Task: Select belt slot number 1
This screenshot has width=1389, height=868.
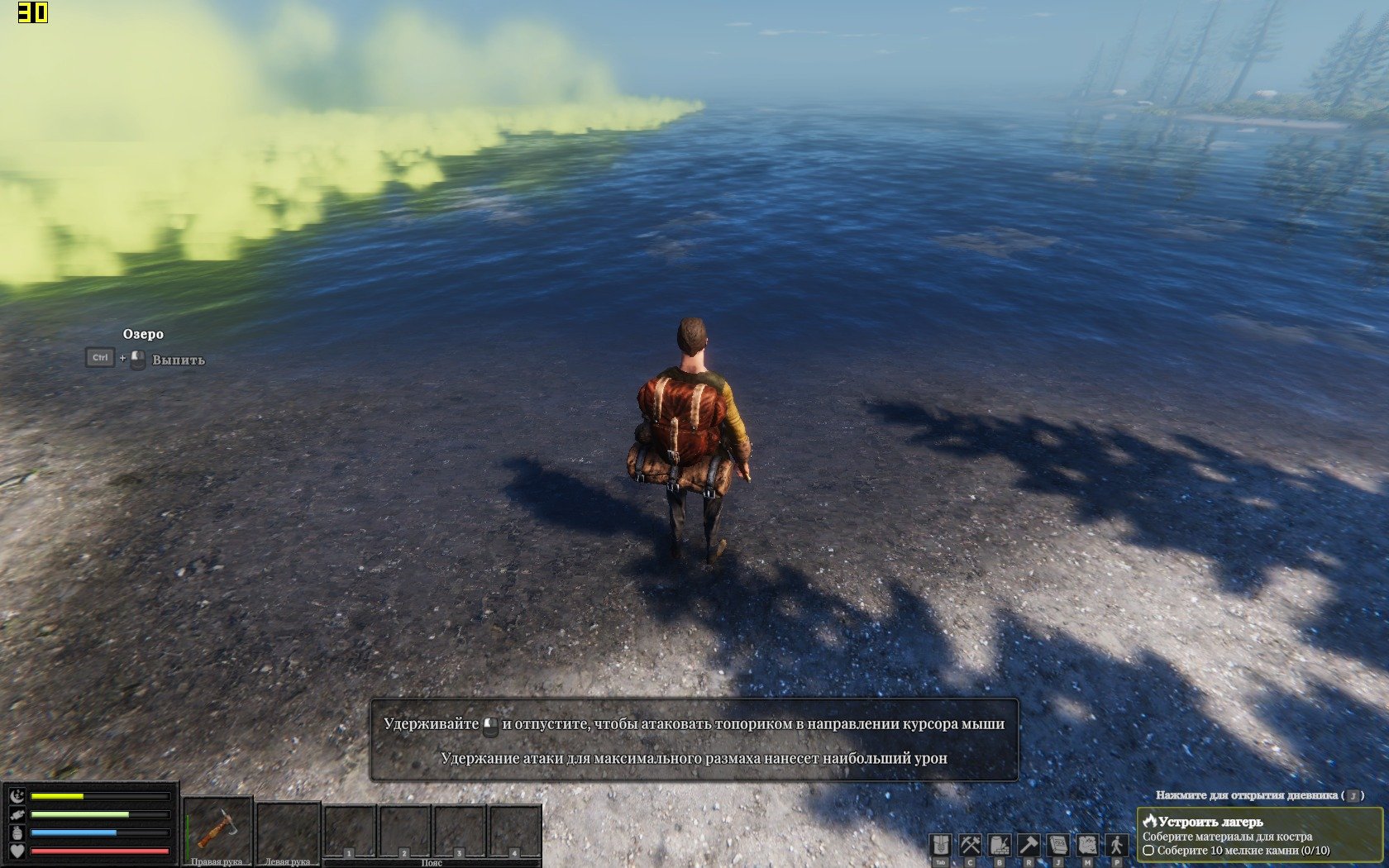Action: coord(350,832)
